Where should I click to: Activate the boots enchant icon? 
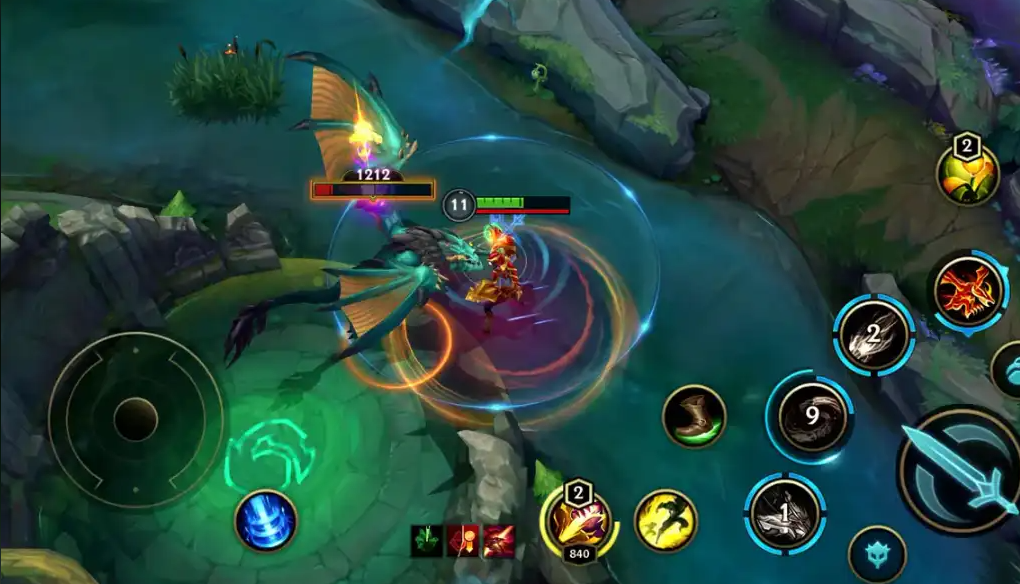(693, 416)
